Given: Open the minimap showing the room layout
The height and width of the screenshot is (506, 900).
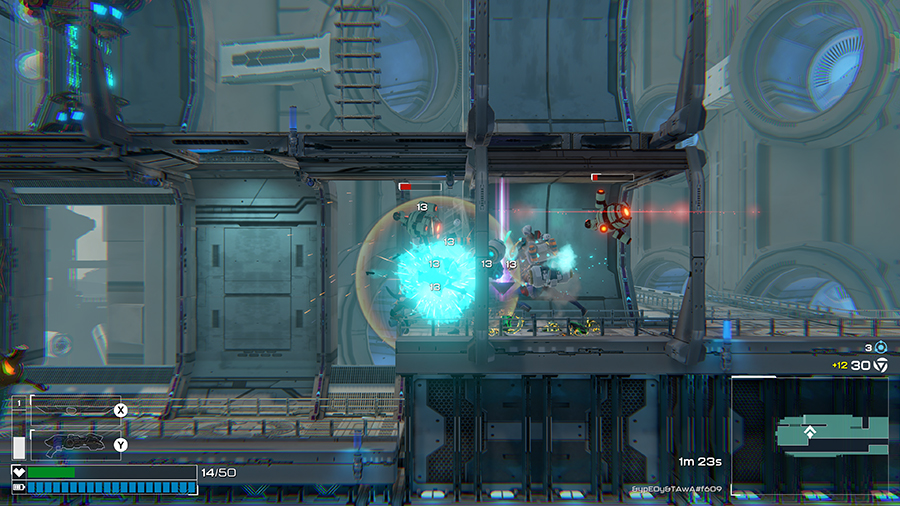Looking at the screenshot, I should coord(810,435).
